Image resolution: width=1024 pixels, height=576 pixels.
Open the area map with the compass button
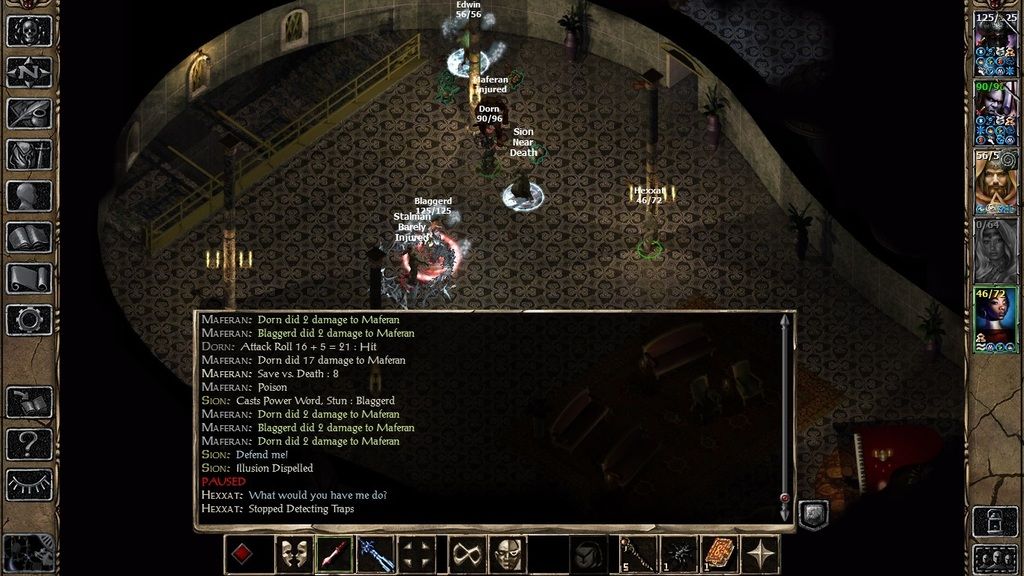click(29, 73)
